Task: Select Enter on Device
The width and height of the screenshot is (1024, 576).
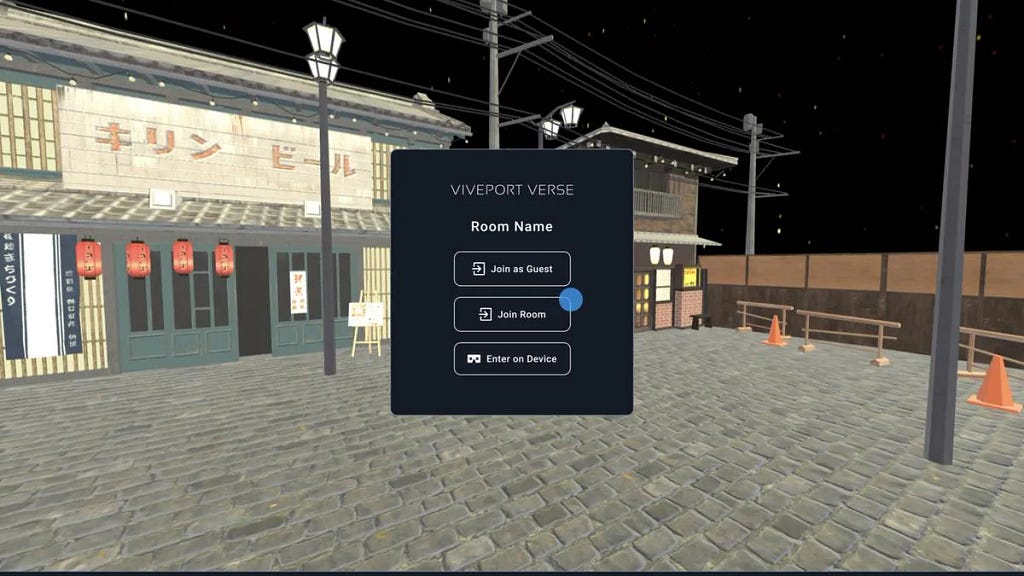Action: (512, 359)
